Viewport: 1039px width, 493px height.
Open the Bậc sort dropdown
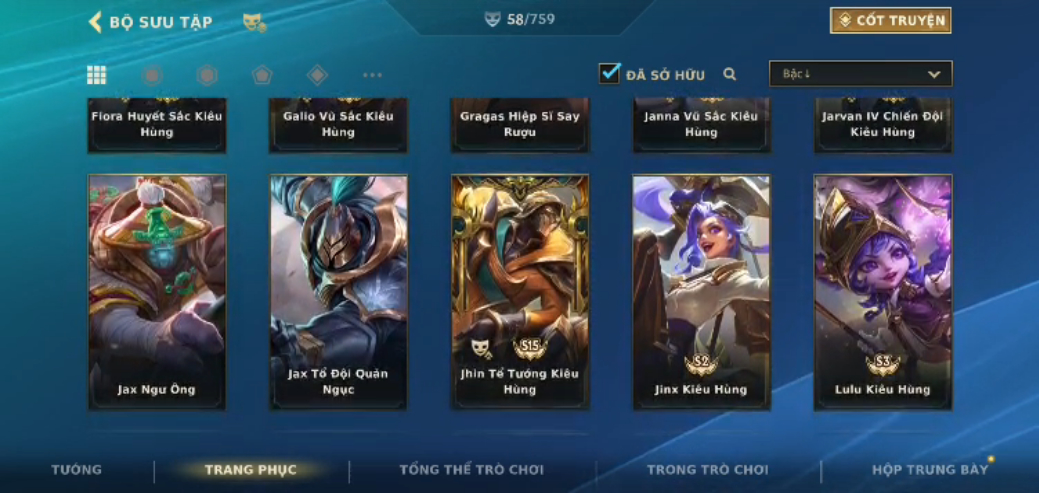click(860, 74)
